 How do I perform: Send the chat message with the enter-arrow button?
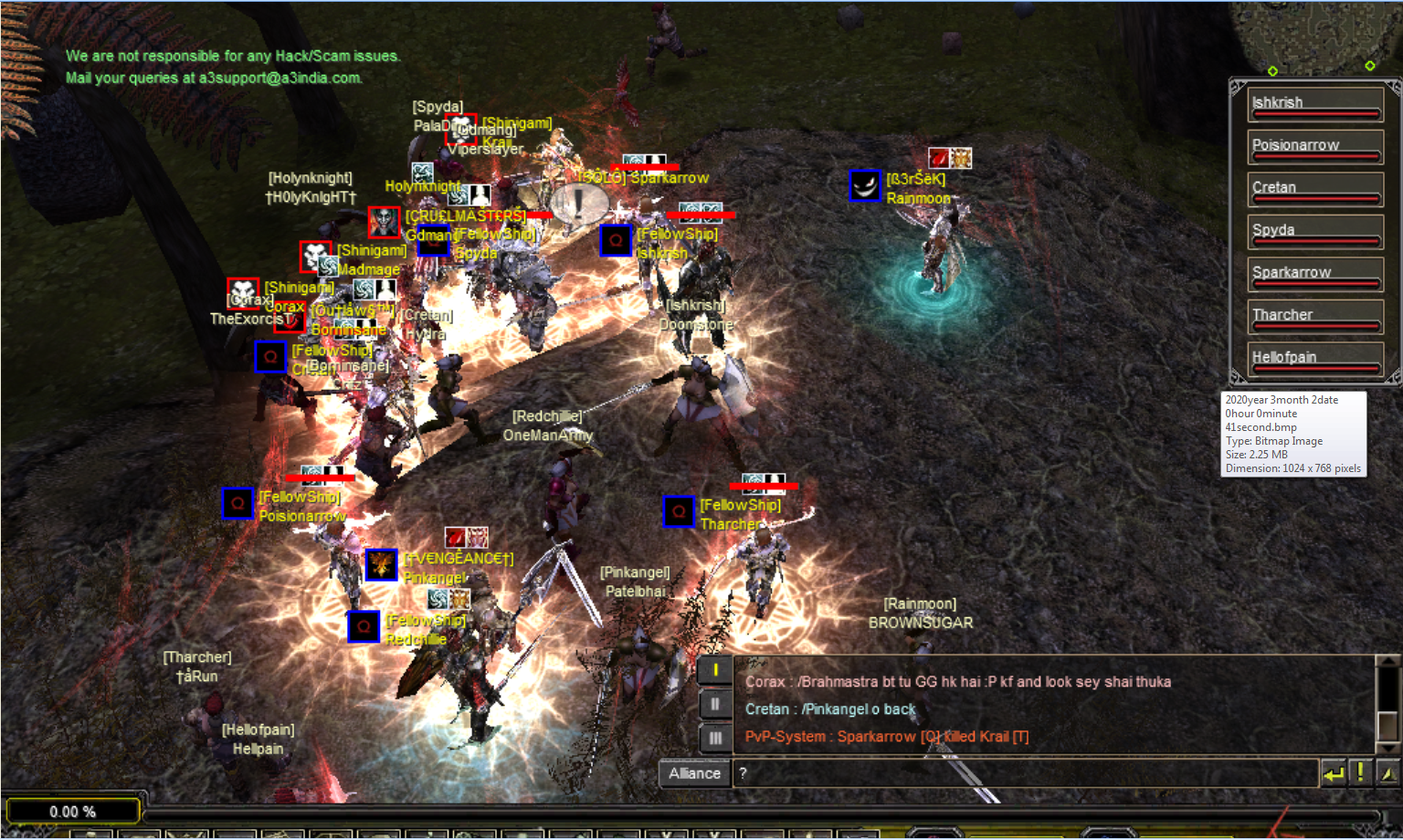[1334, 774]
